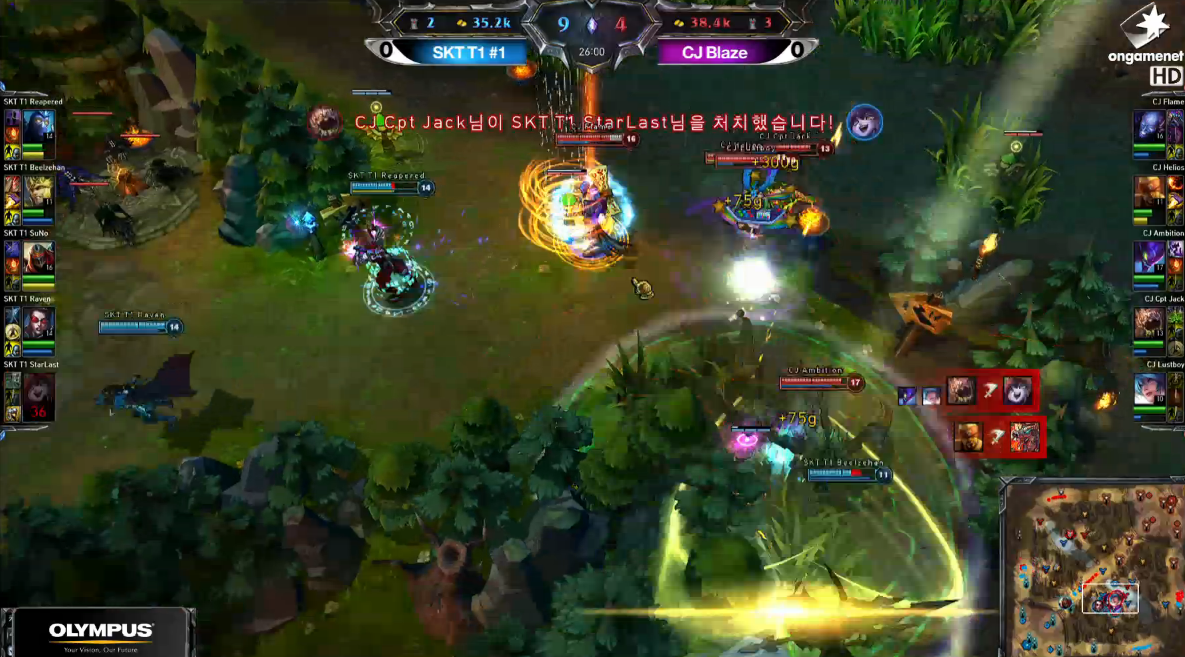Choose CJ Lustboy's champion portrait
Viewport: 1185px width, 657px height.
(1146, 389)
